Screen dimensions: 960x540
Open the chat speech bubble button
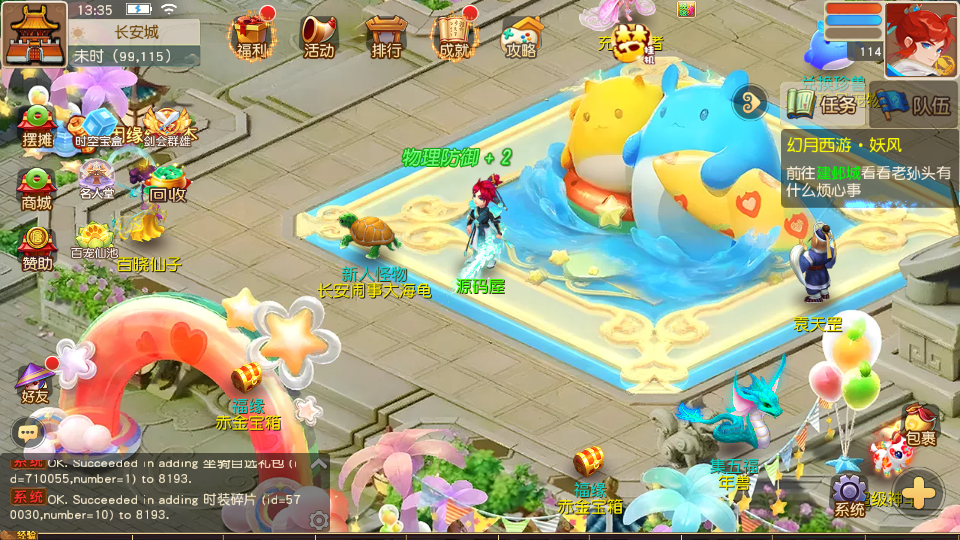point(28,432)
